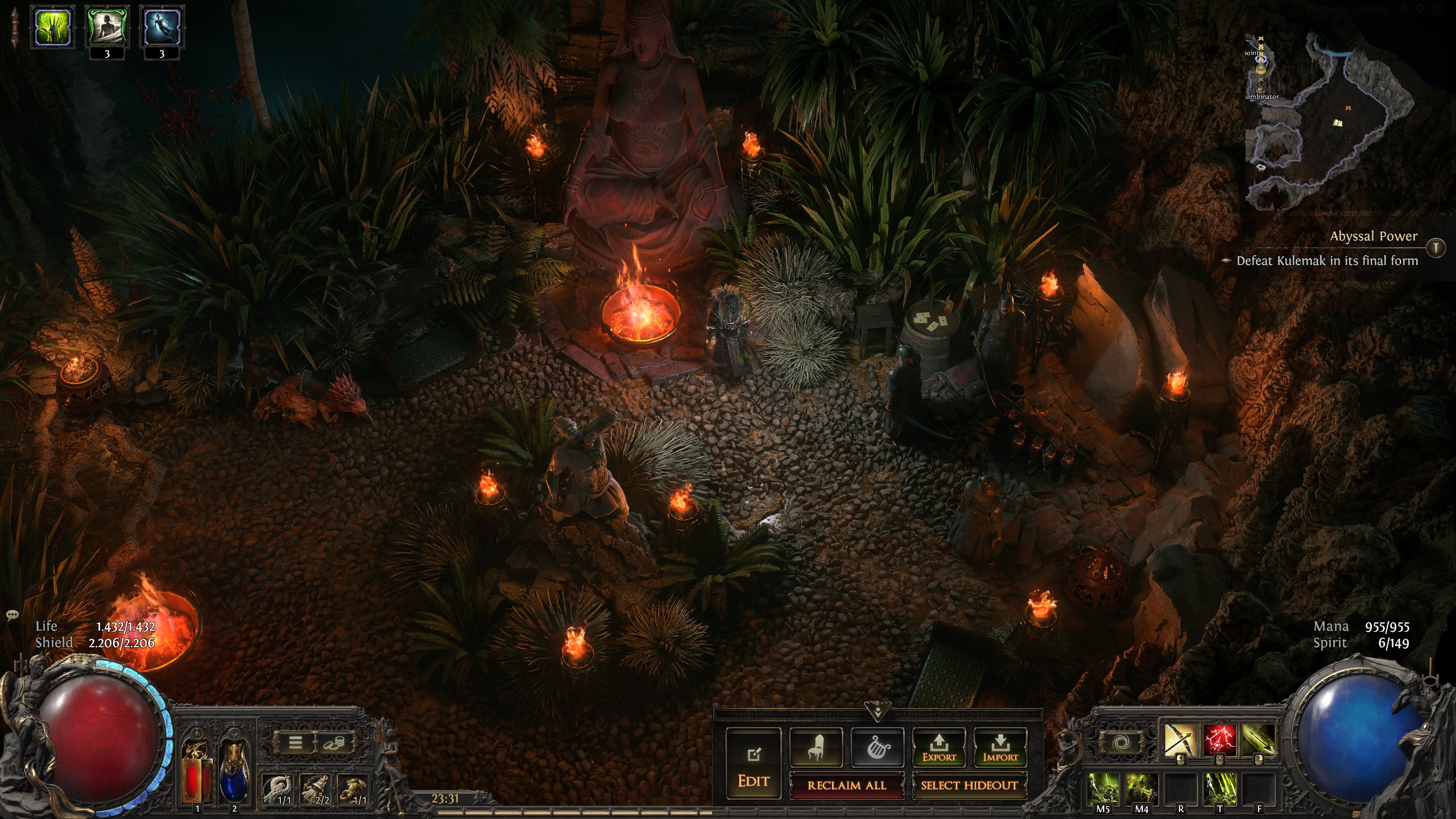Screen dimensions: 1456x819
Task: Open hideout Edit mode
Action: tap(754, 763)
